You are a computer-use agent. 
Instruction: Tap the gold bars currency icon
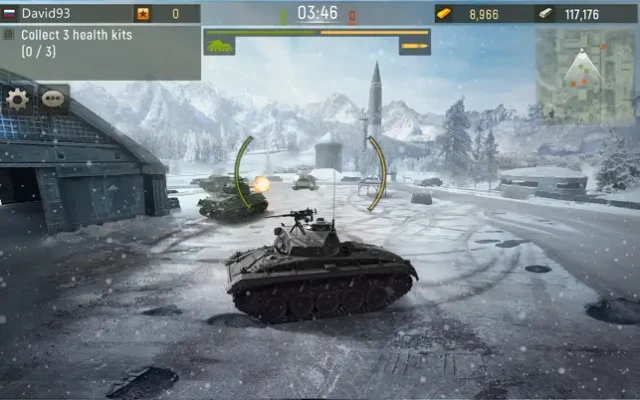(445, 14)
